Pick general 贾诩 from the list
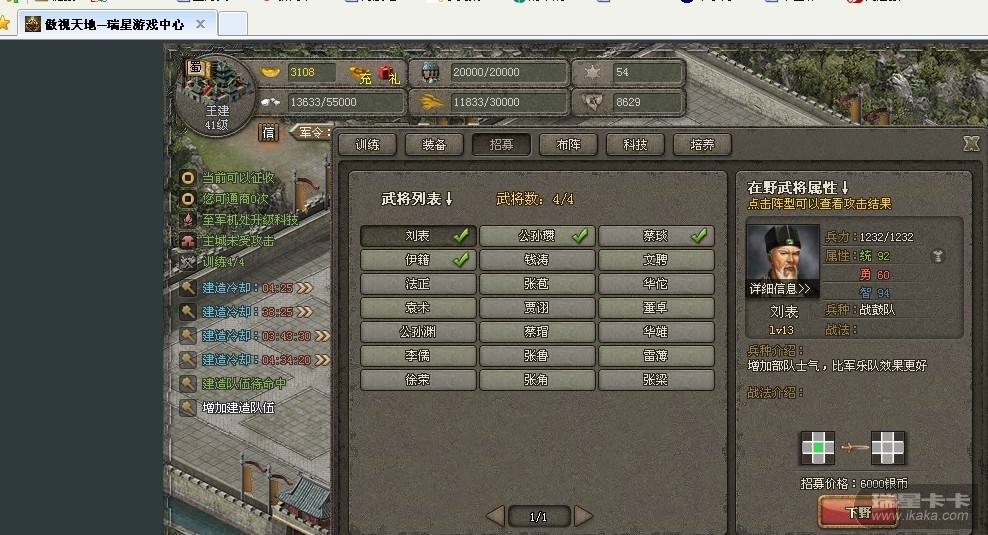The height and width of the screenshot is (535, 988). pyautogui.click(x=537, y=308)
